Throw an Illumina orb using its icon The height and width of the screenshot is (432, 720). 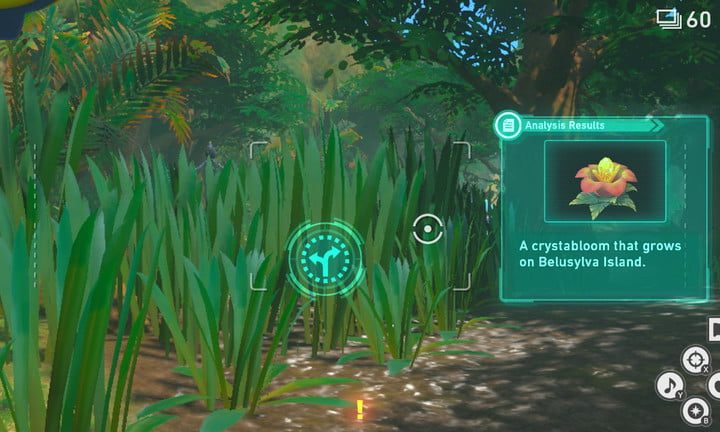[x=695, y=409]
